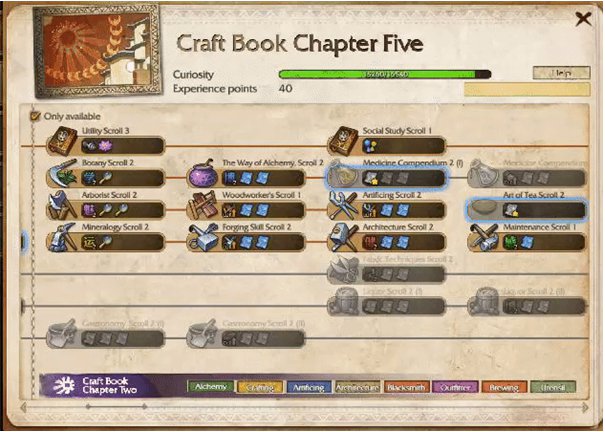
Task: Close the Craft Book window
Action: (x=583, y=18)
